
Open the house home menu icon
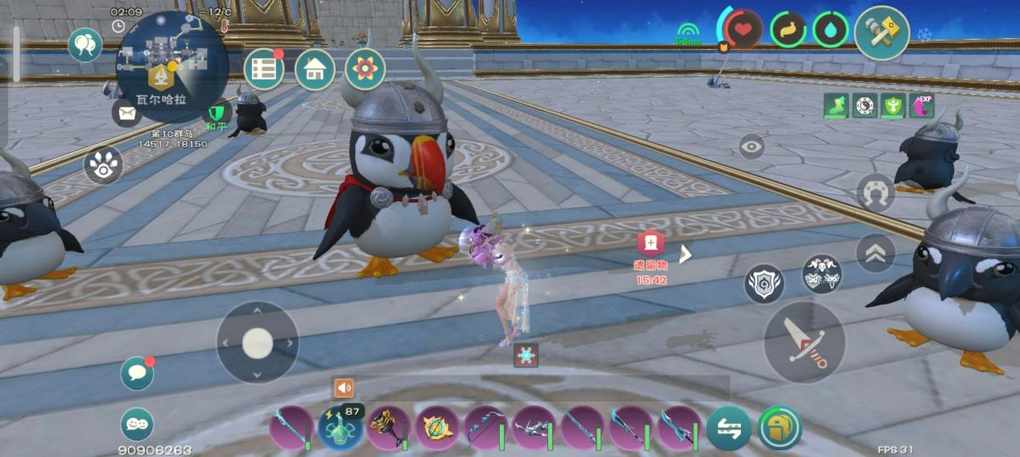315,69
